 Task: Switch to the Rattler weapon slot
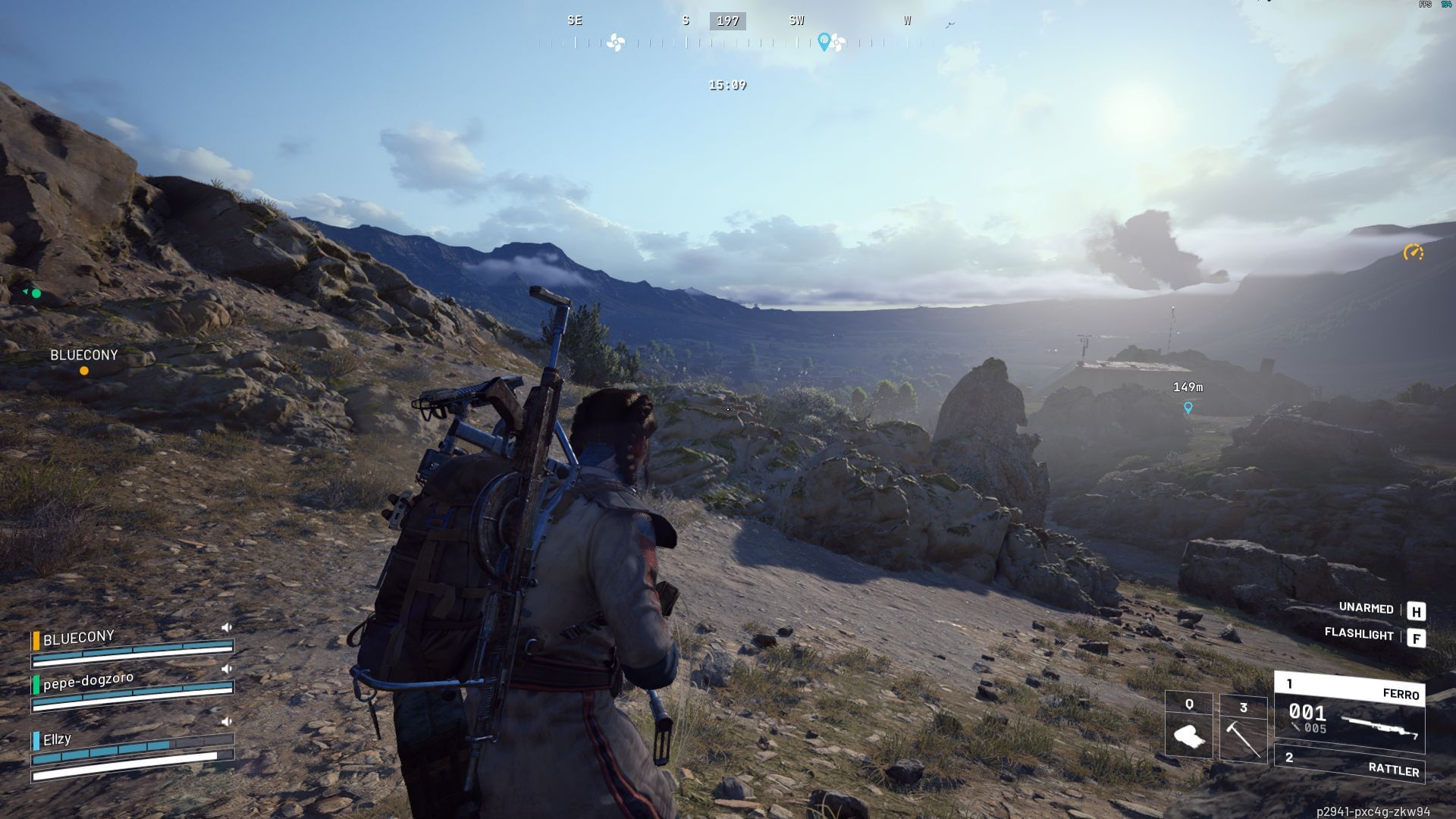tap(1350, 764)
